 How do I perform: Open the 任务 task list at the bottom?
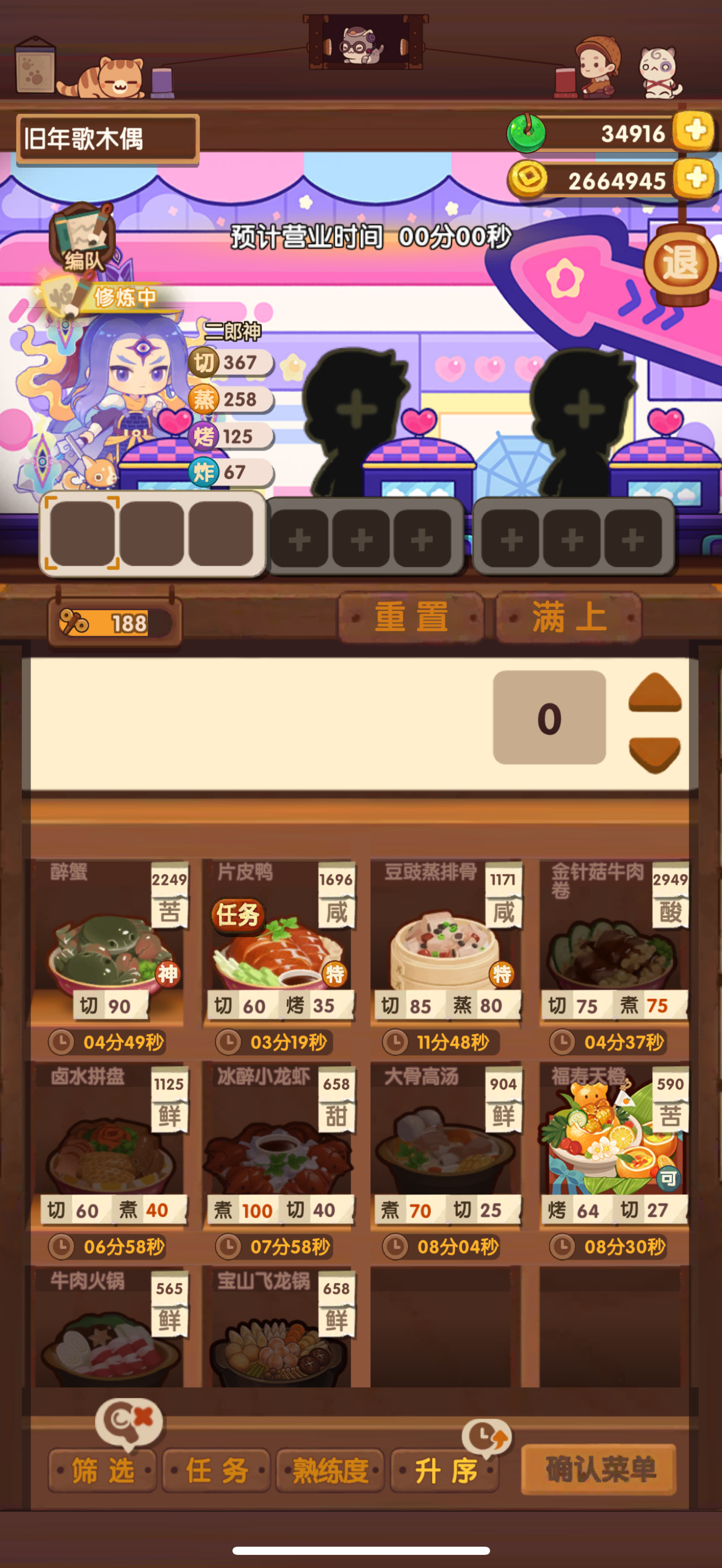[216, 1469]
